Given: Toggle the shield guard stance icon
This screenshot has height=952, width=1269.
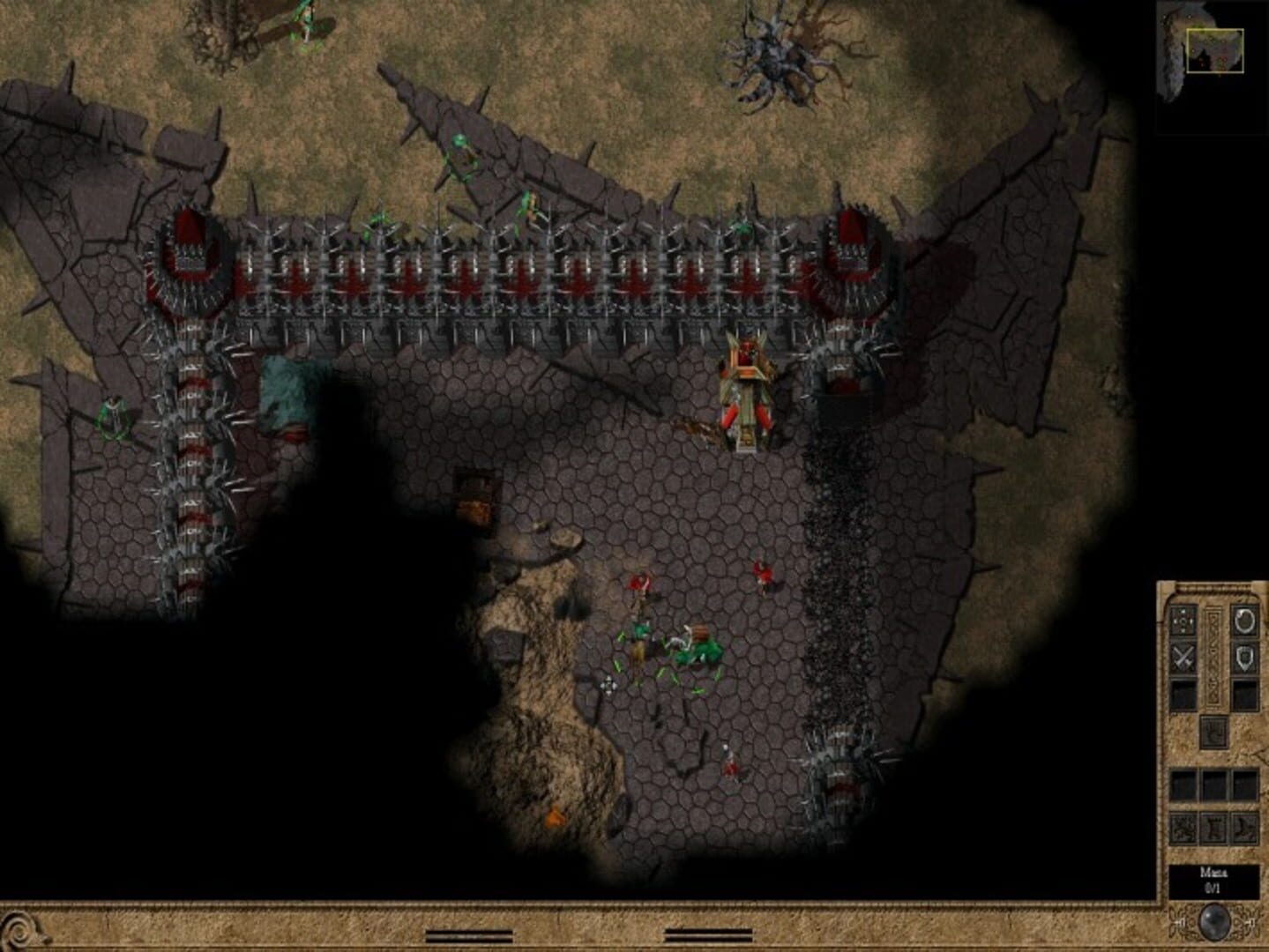Looking at the screenshot, I should (1243, 656).
